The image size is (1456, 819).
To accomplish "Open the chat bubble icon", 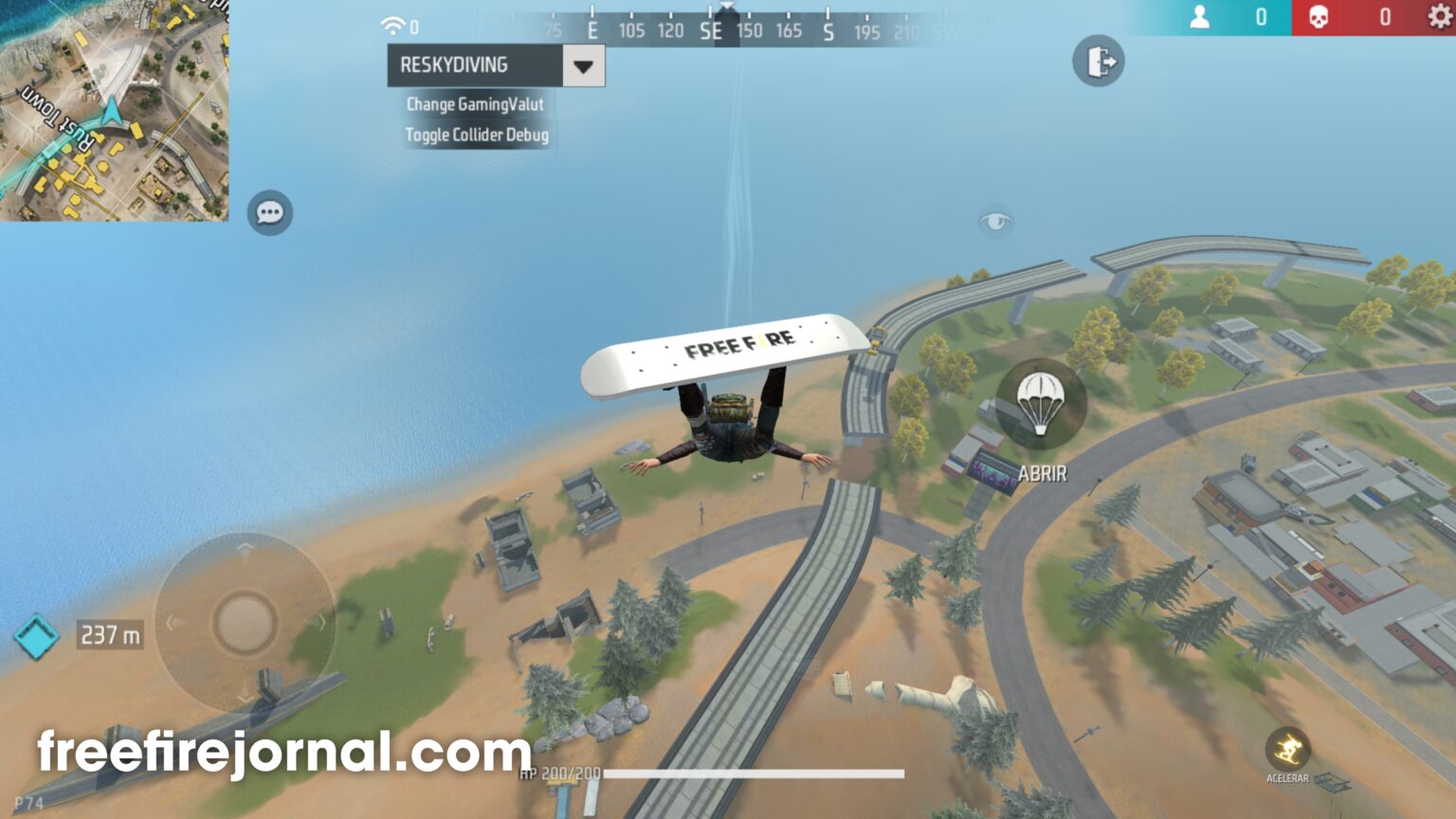I will pyautogui.click(x=268, y=212).
